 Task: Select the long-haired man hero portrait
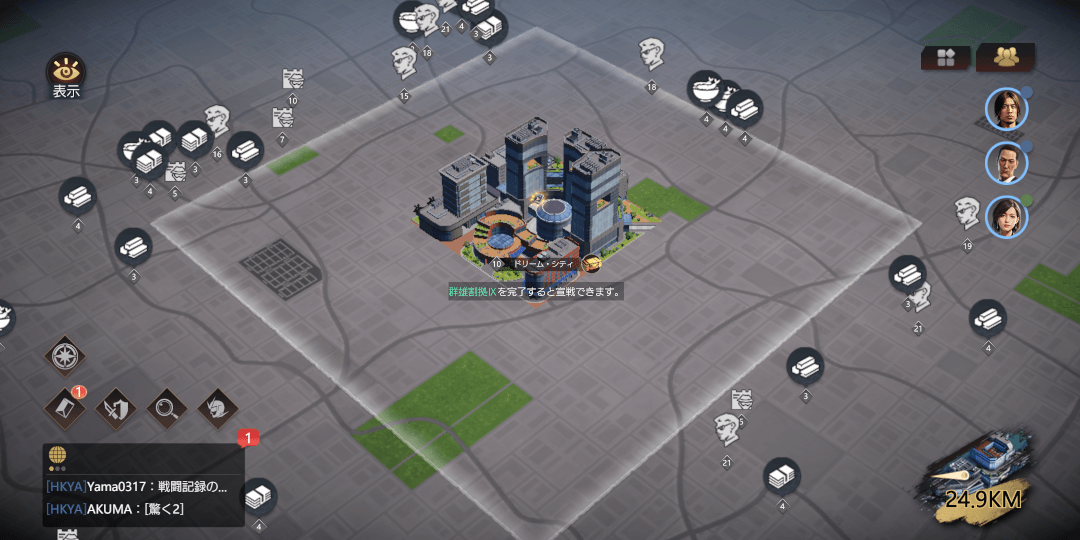tap(1006, 109)
